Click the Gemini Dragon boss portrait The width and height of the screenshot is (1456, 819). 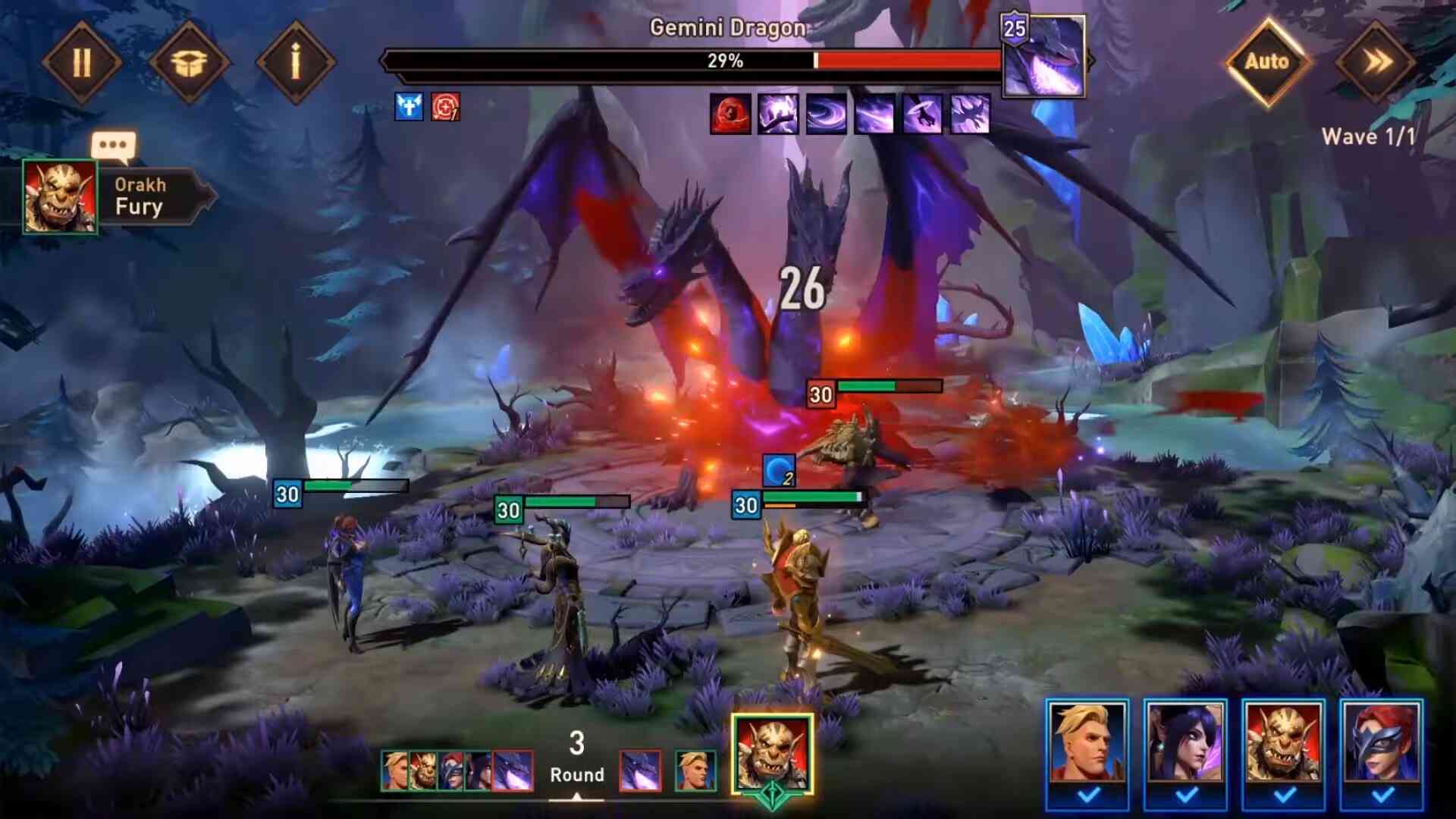tap(1043, 58)
